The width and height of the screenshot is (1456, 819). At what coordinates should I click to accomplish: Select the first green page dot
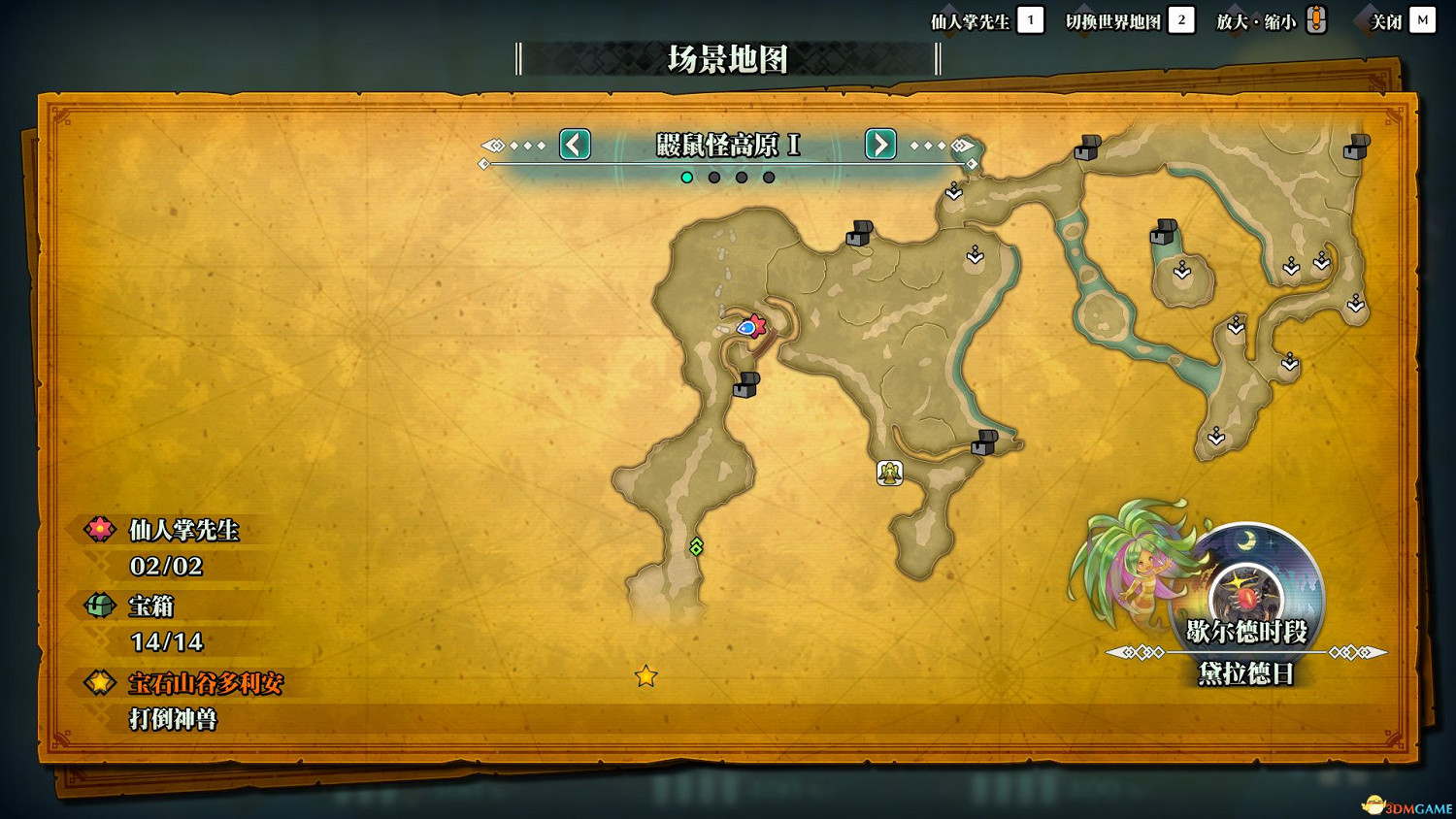tap(687, 177)
